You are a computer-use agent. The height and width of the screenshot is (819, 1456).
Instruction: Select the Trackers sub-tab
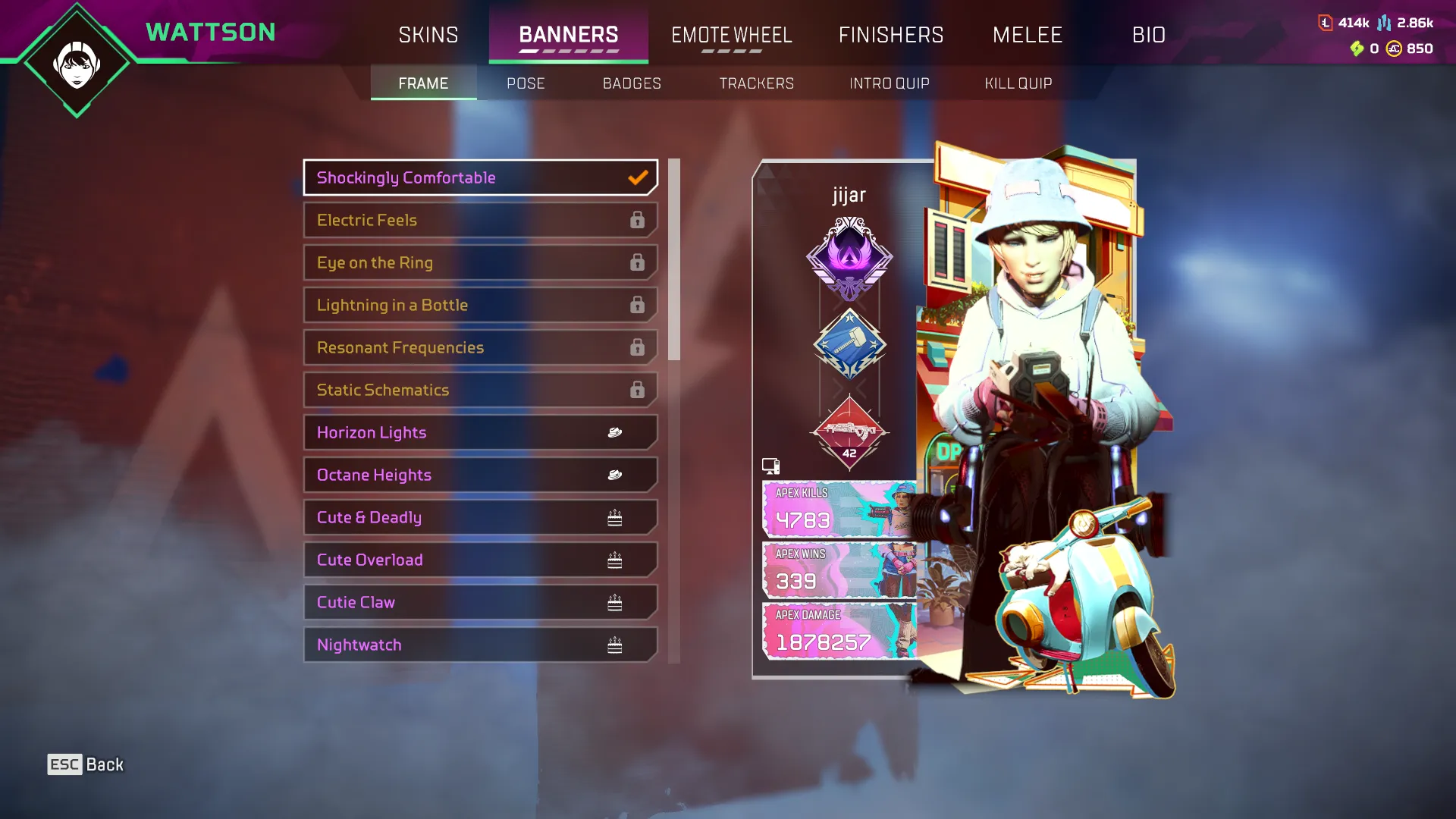756,83
